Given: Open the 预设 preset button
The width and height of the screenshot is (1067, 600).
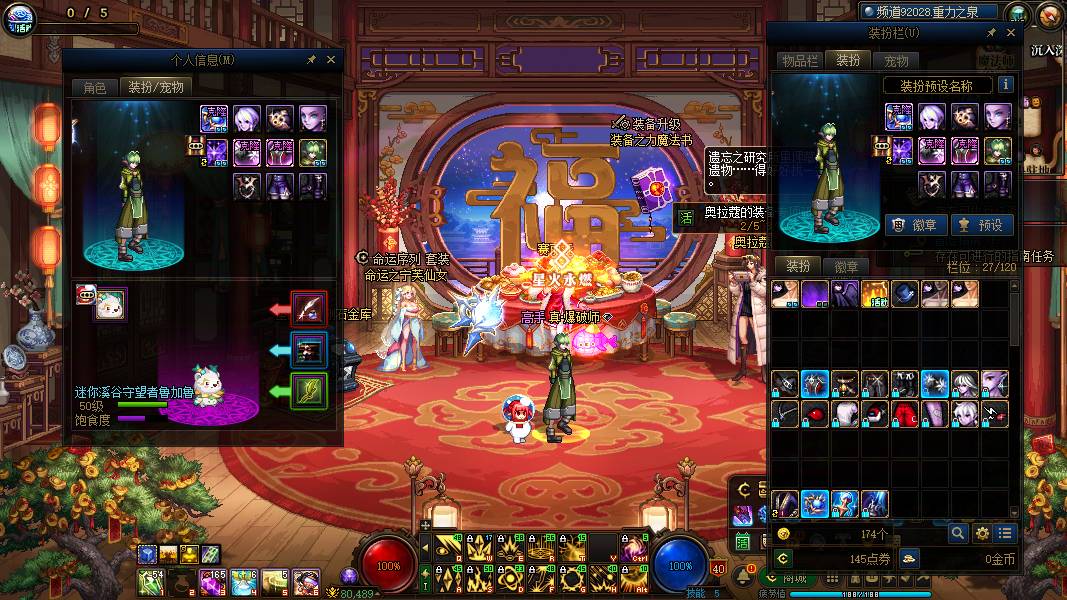Looking at the screenshot, I should [979, 225].
